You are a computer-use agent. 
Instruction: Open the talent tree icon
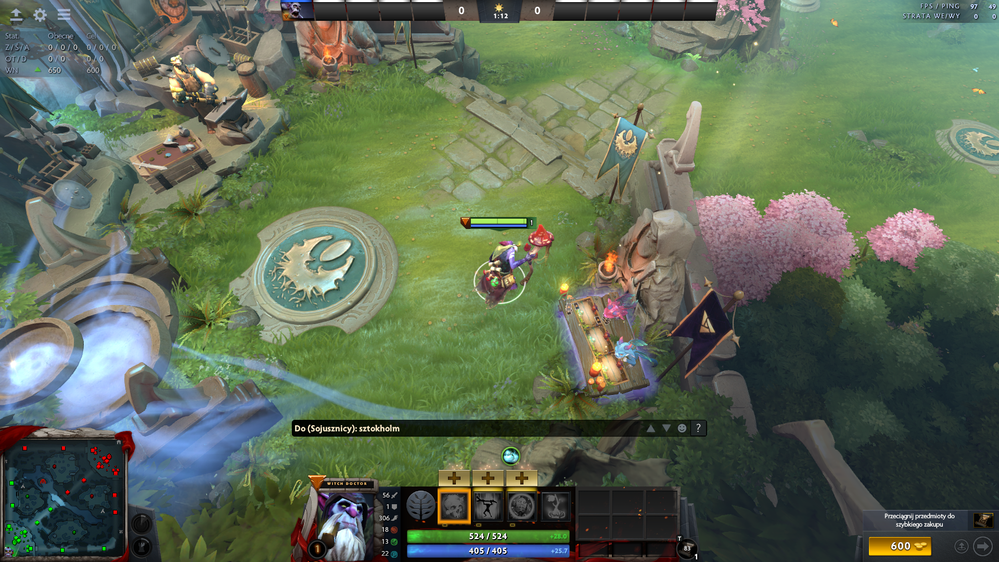tap(420, 506)
